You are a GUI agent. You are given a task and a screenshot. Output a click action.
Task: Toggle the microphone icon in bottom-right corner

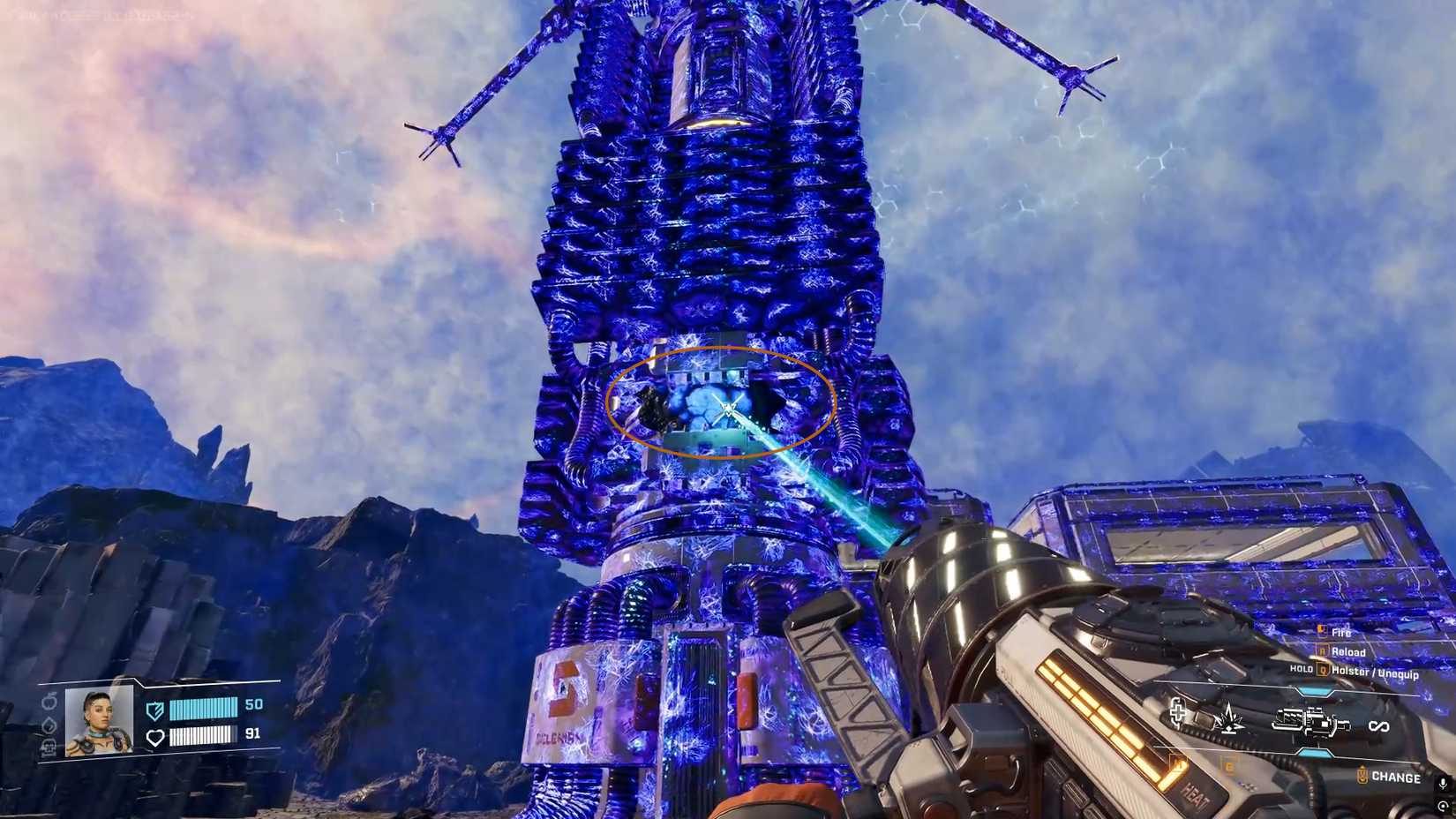(1442, 785)
